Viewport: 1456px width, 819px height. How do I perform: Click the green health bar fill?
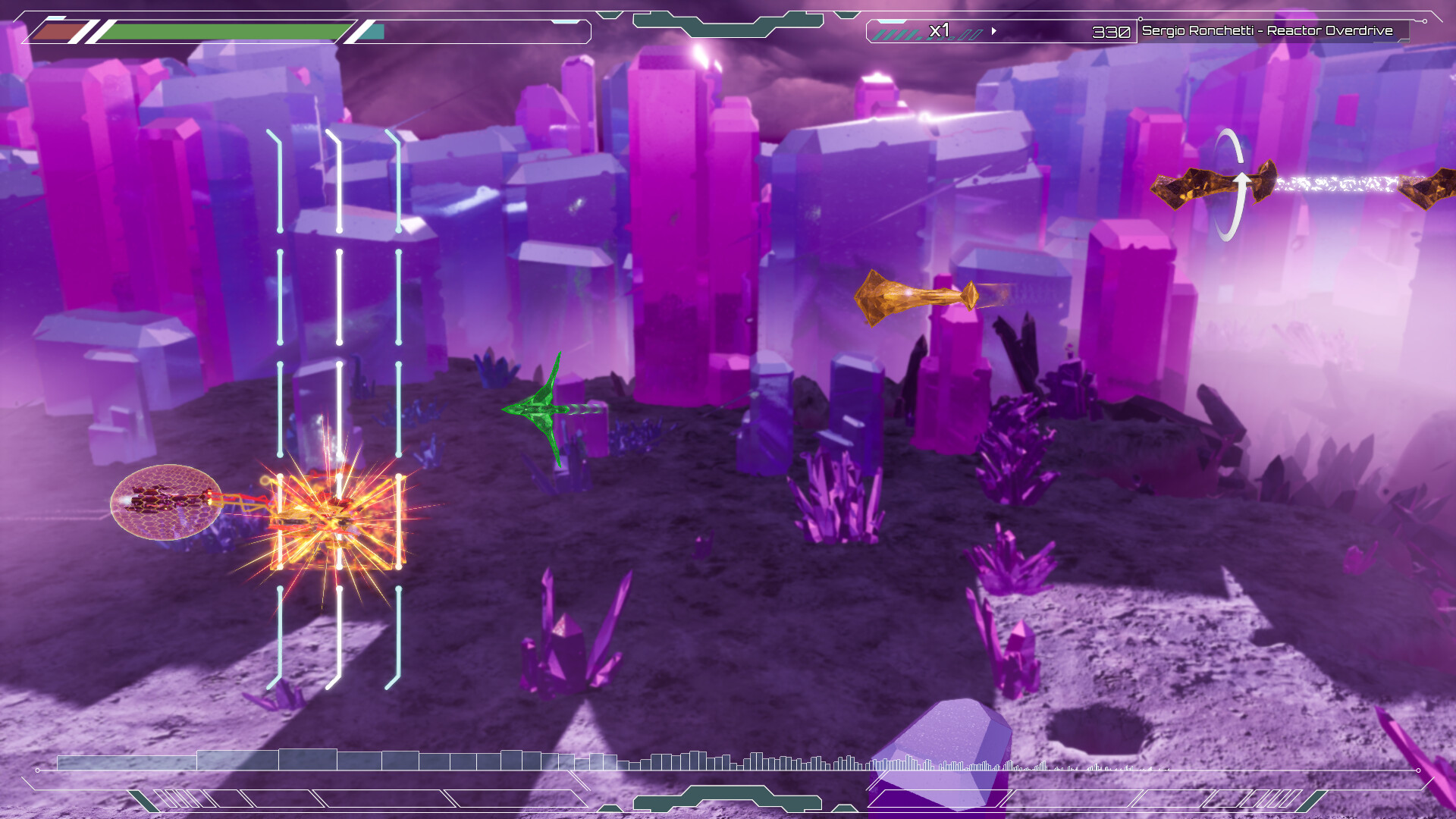click(220, 31)
